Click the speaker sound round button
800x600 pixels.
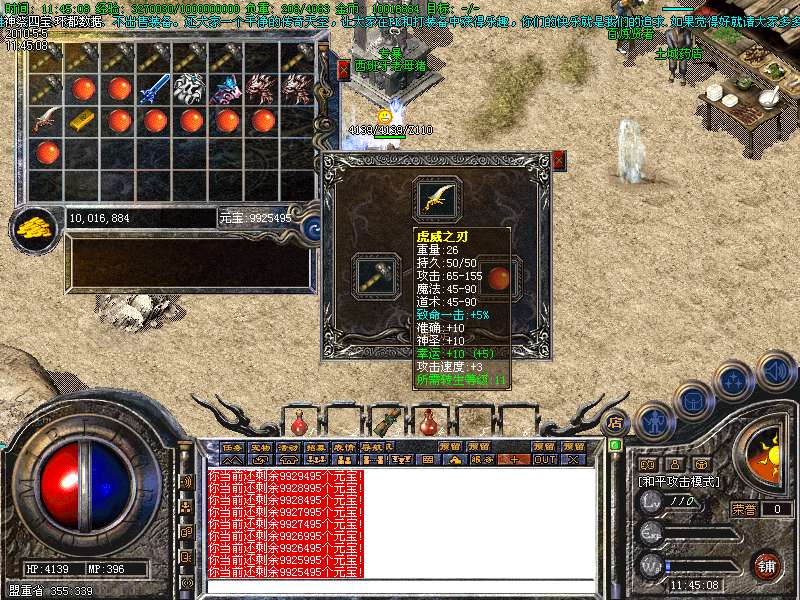[776, 371]
